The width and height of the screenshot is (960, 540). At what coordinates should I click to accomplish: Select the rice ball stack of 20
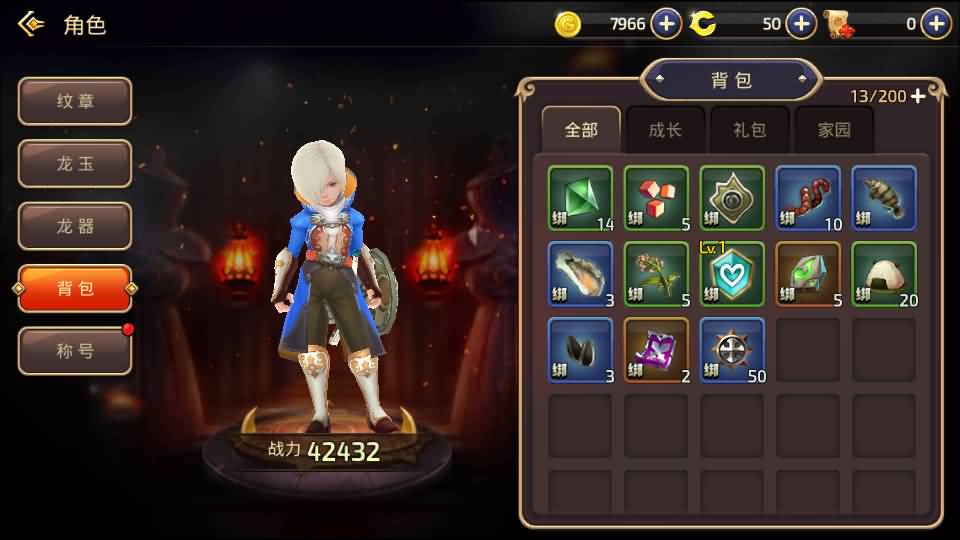[884, 274]
